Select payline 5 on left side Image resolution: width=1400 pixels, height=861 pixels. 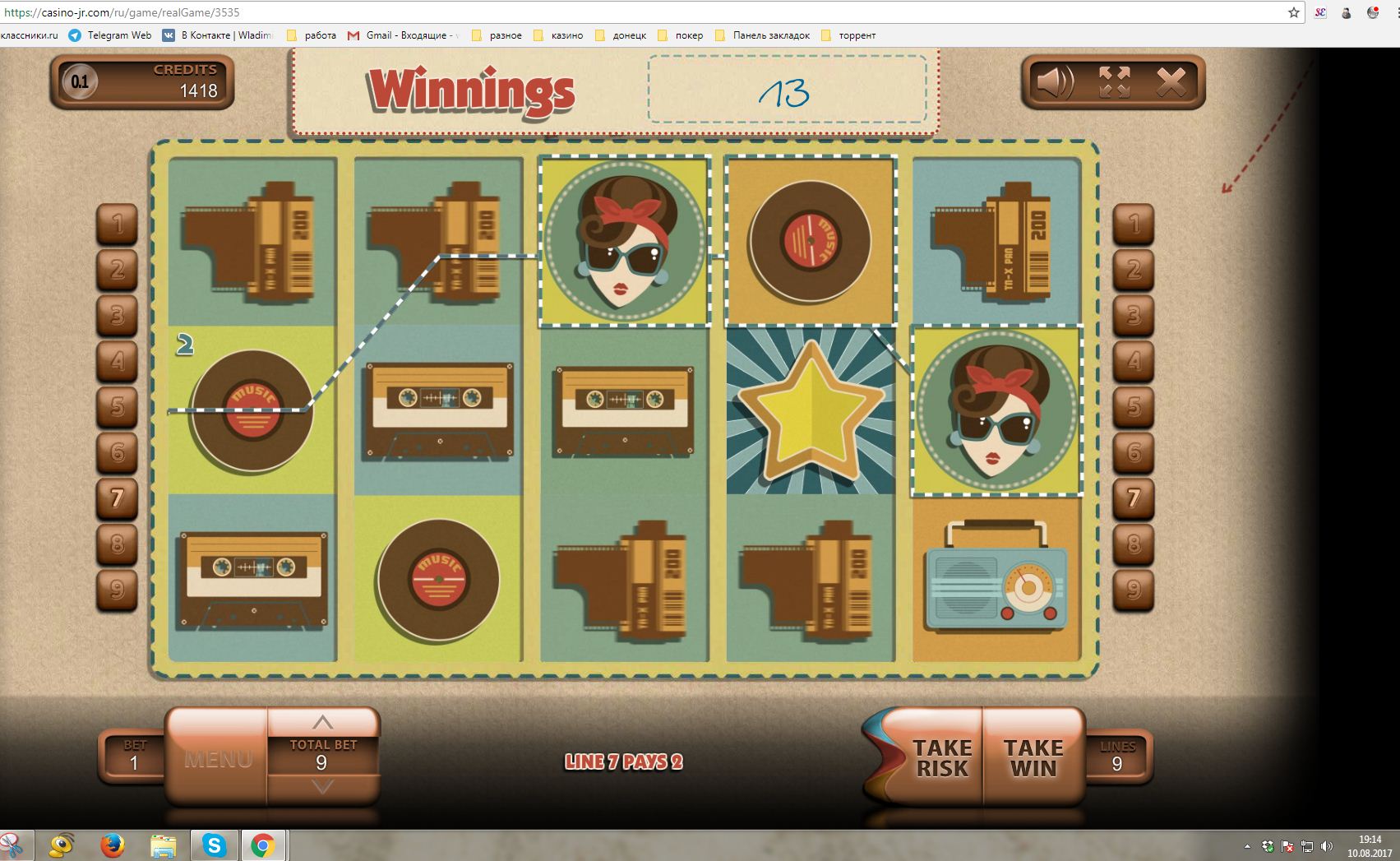point(118,406)
